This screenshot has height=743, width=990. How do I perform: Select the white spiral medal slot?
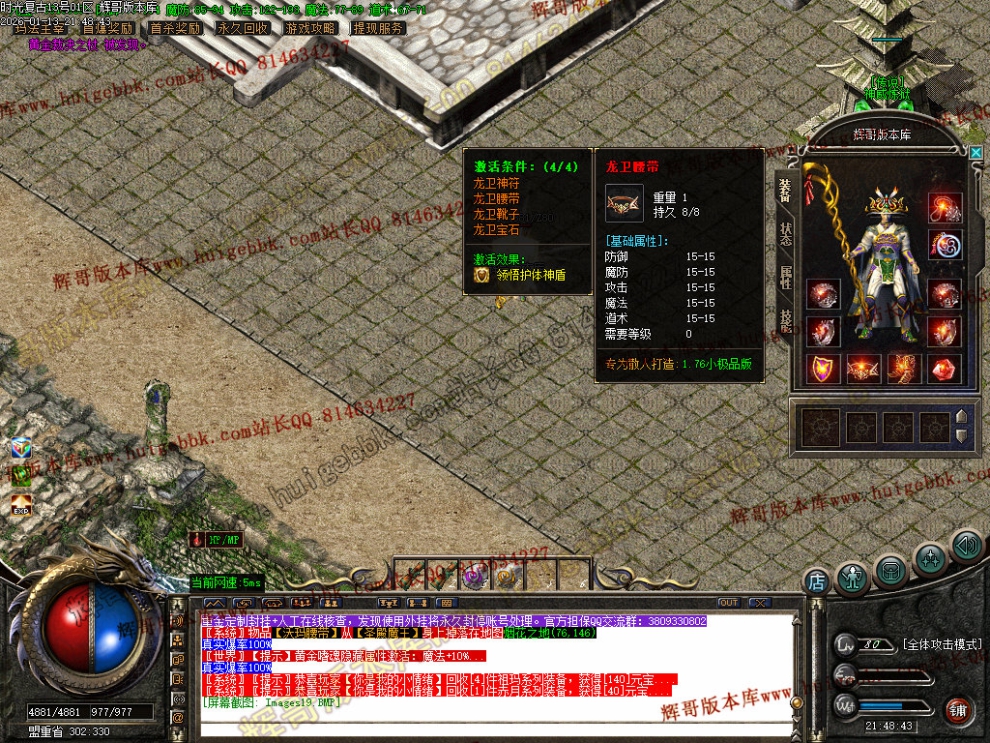click(943, 245)
